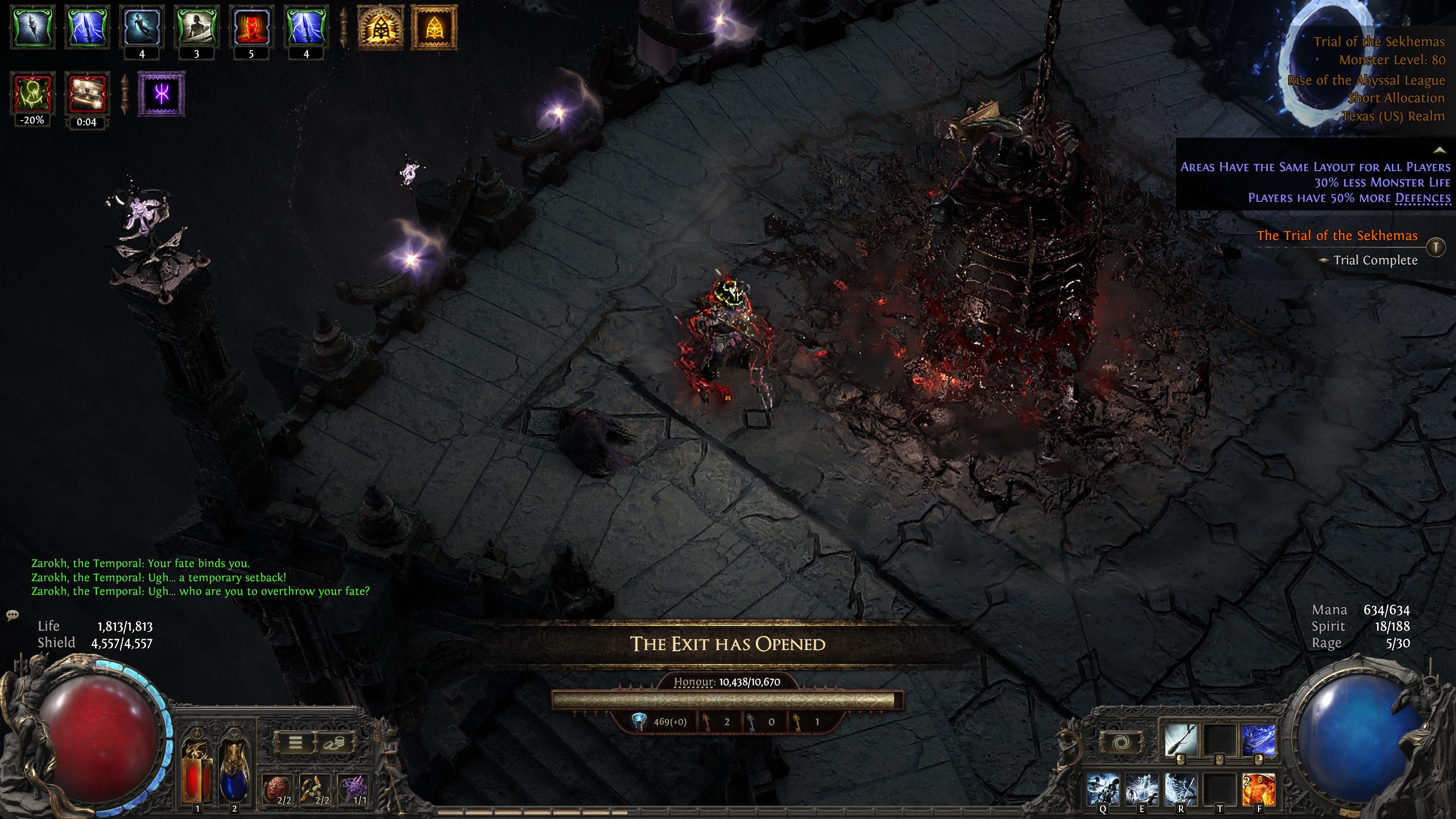1456x819 pixels.
Task: Collapse the area modifiers panel arrow
Action: coord(1440,151)
